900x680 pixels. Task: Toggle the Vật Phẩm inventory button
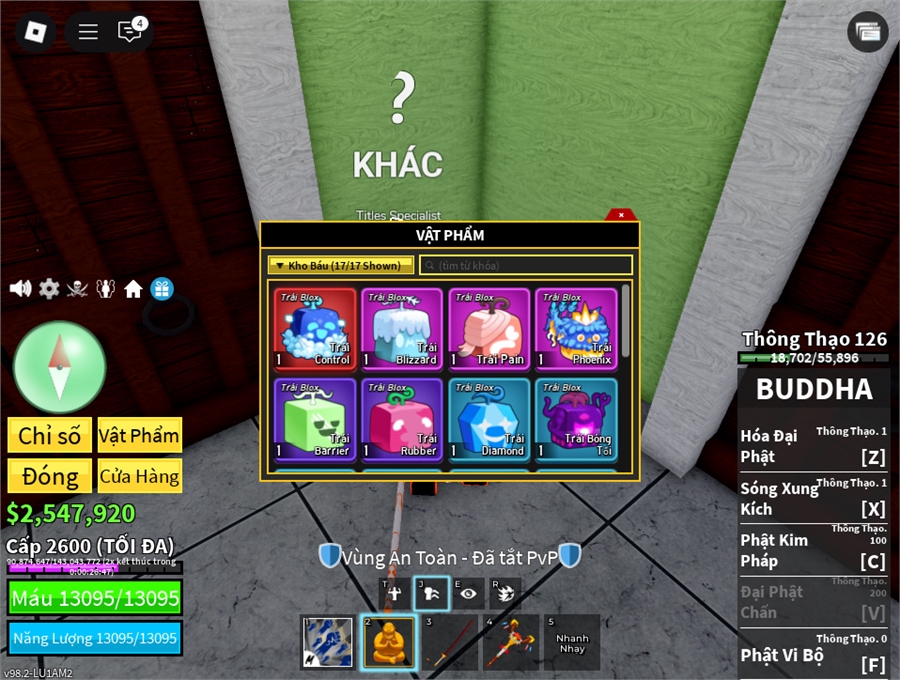[139, 435]
